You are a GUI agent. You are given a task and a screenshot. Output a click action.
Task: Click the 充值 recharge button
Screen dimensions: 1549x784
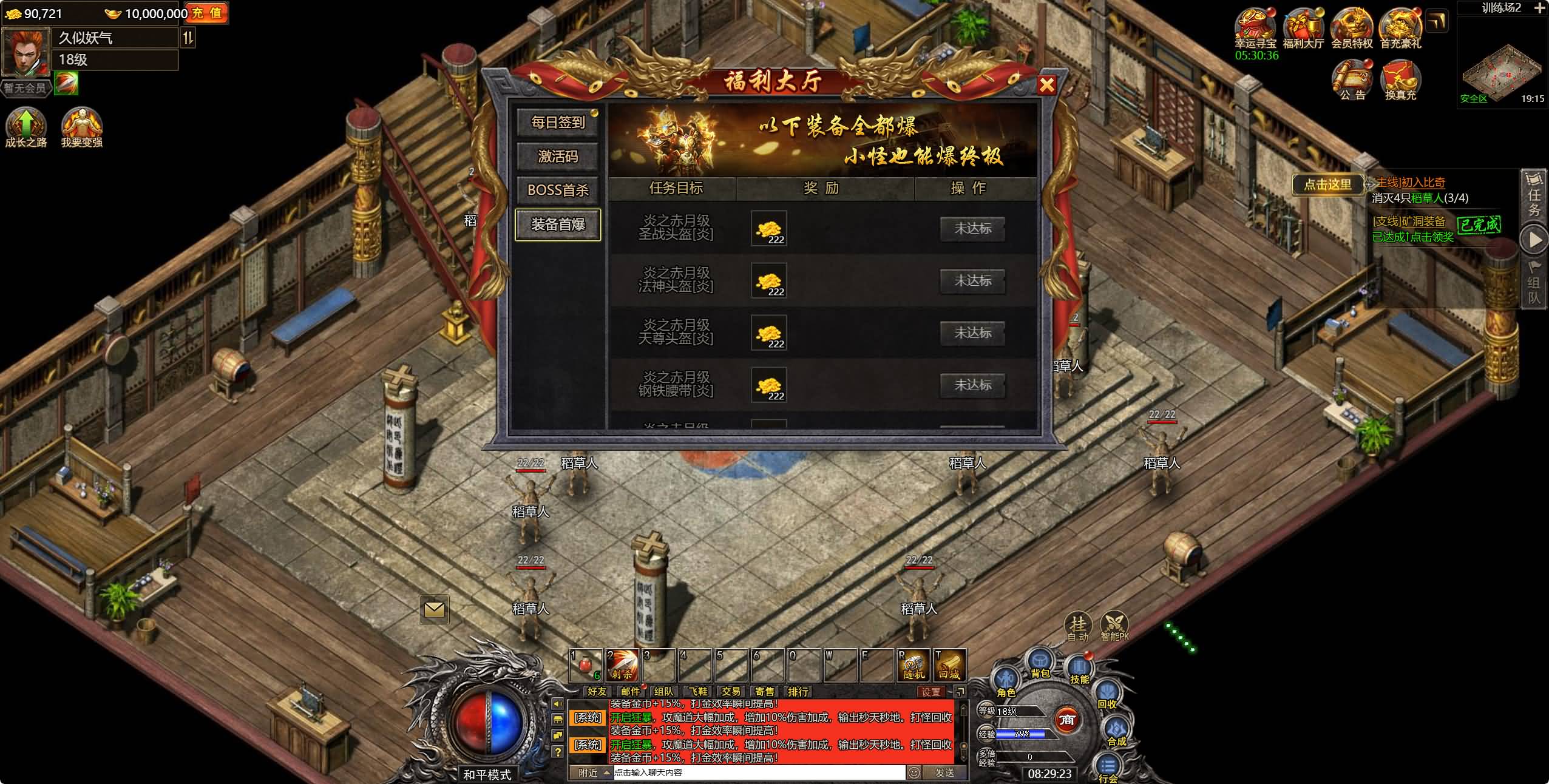click(211, 13)
